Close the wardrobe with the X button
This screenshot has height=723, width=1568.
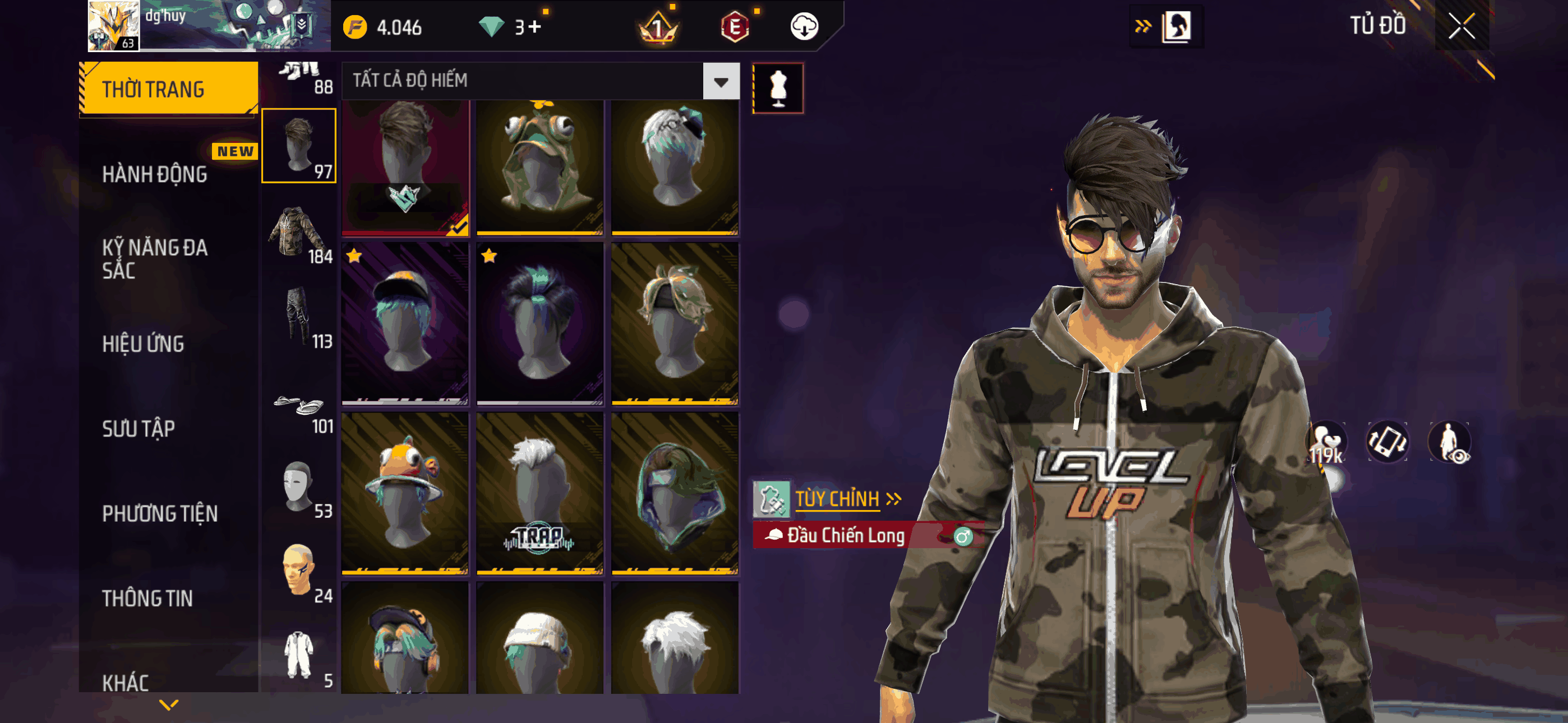(1461, 26)
